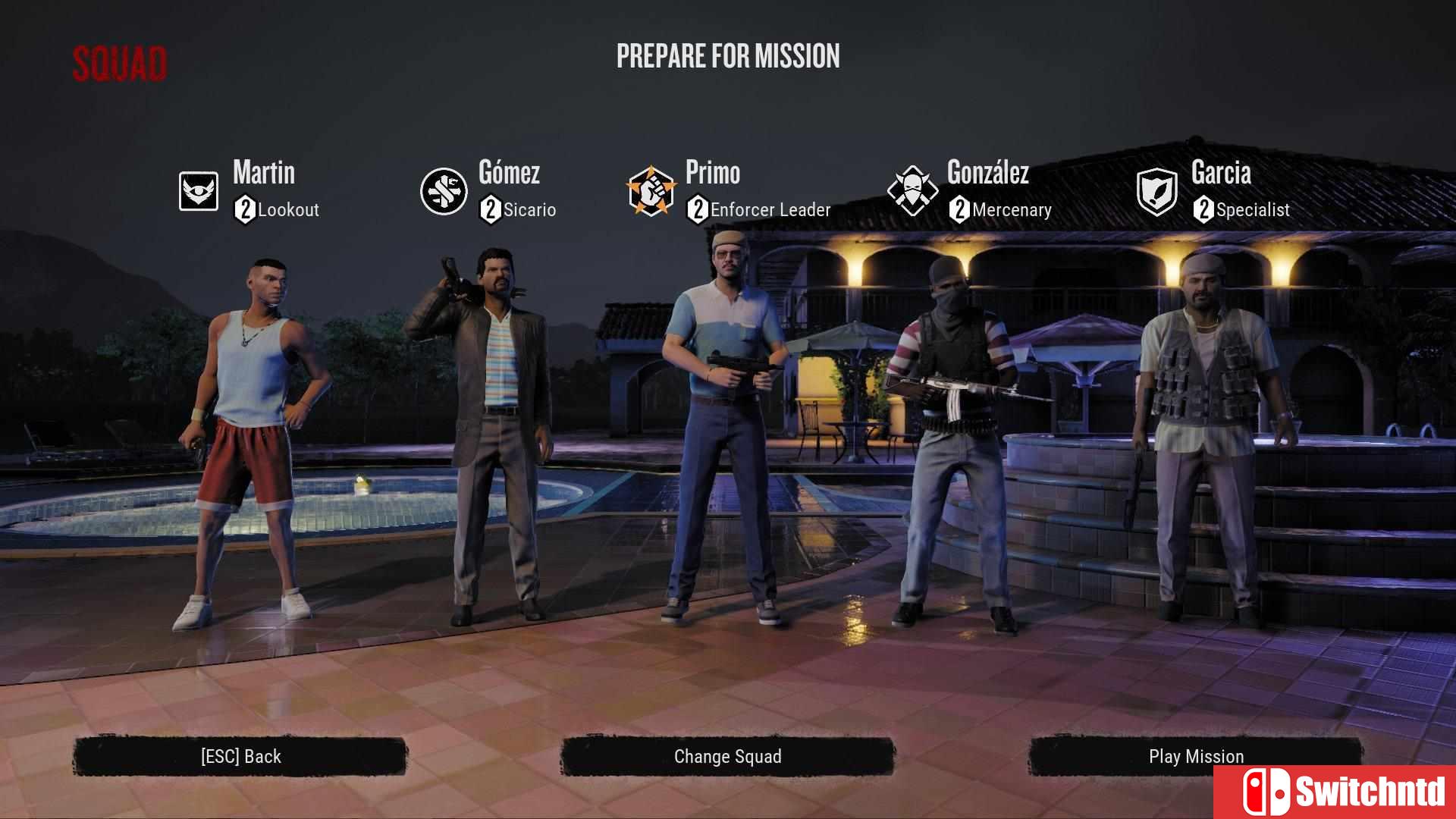Click Garcia's level 2 hexagon badge
This screenshot has width=1456, height=819.
tap(1205, 210)
